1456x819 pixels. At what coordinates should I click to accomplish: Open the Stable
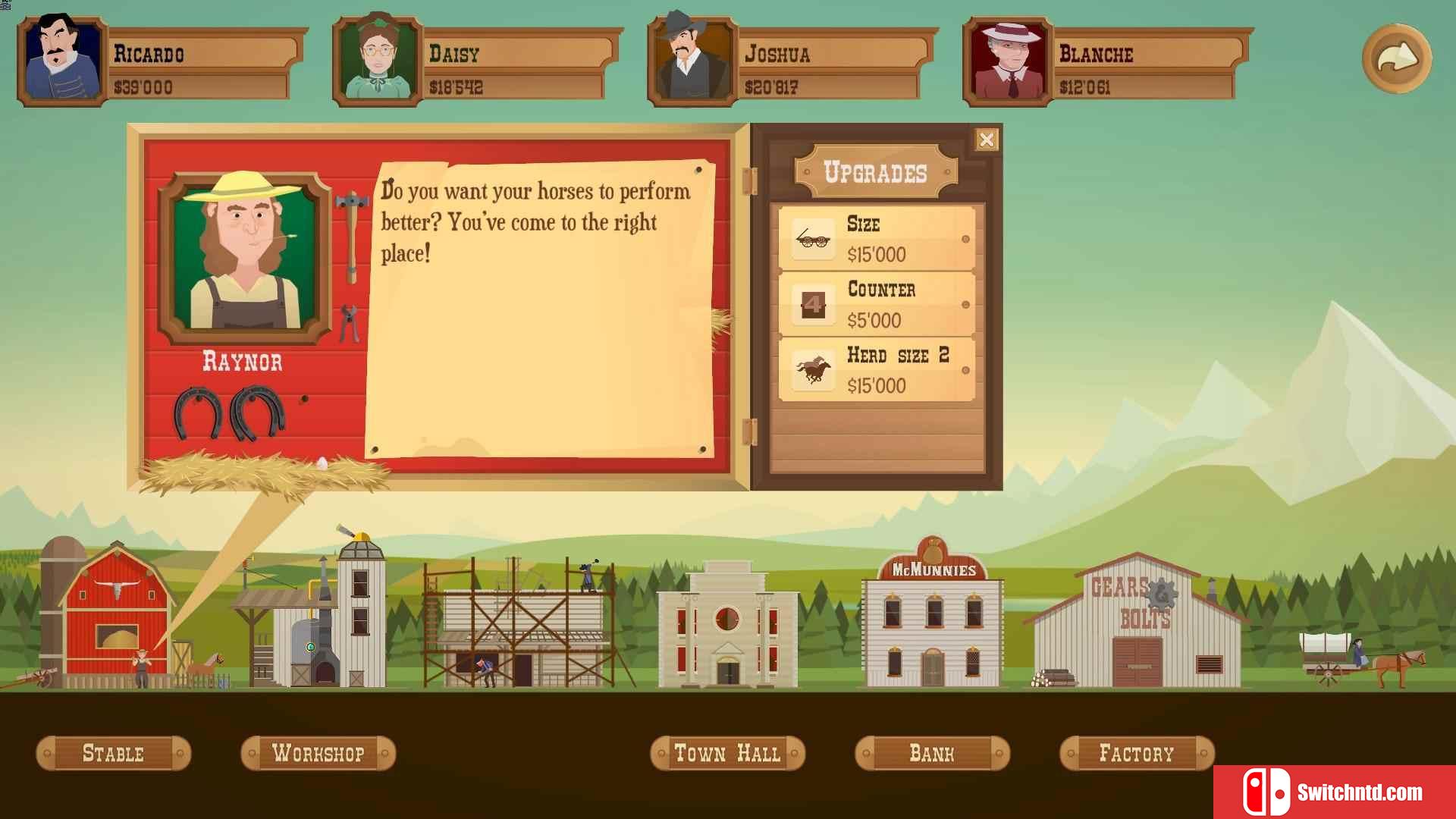click(x=113, y=753)
